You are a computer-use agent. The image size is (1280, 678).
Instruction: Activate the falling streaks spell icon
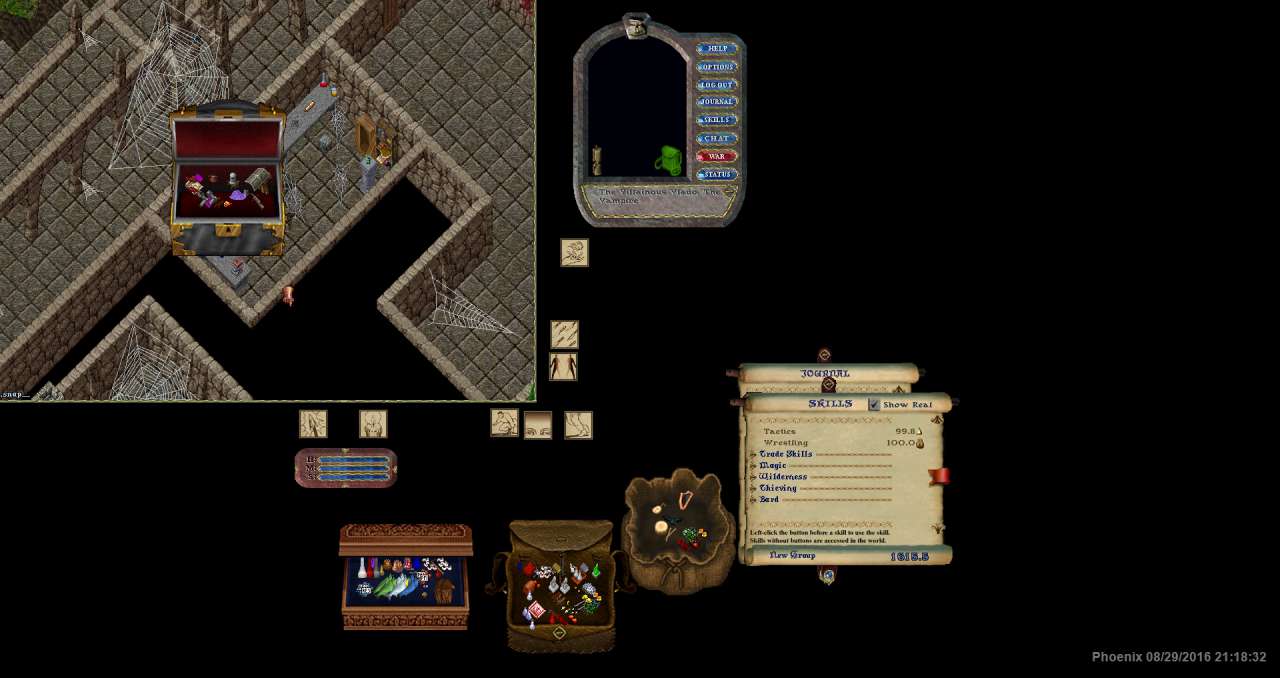(564, 334)
